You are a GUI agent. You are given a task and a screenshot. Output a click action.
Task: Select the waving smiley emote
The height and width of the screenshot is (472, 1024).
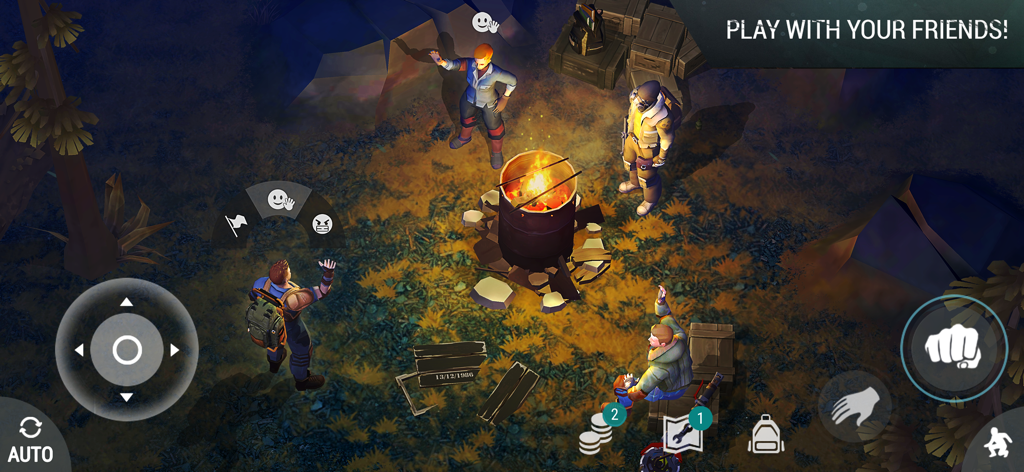coord(279,200)
